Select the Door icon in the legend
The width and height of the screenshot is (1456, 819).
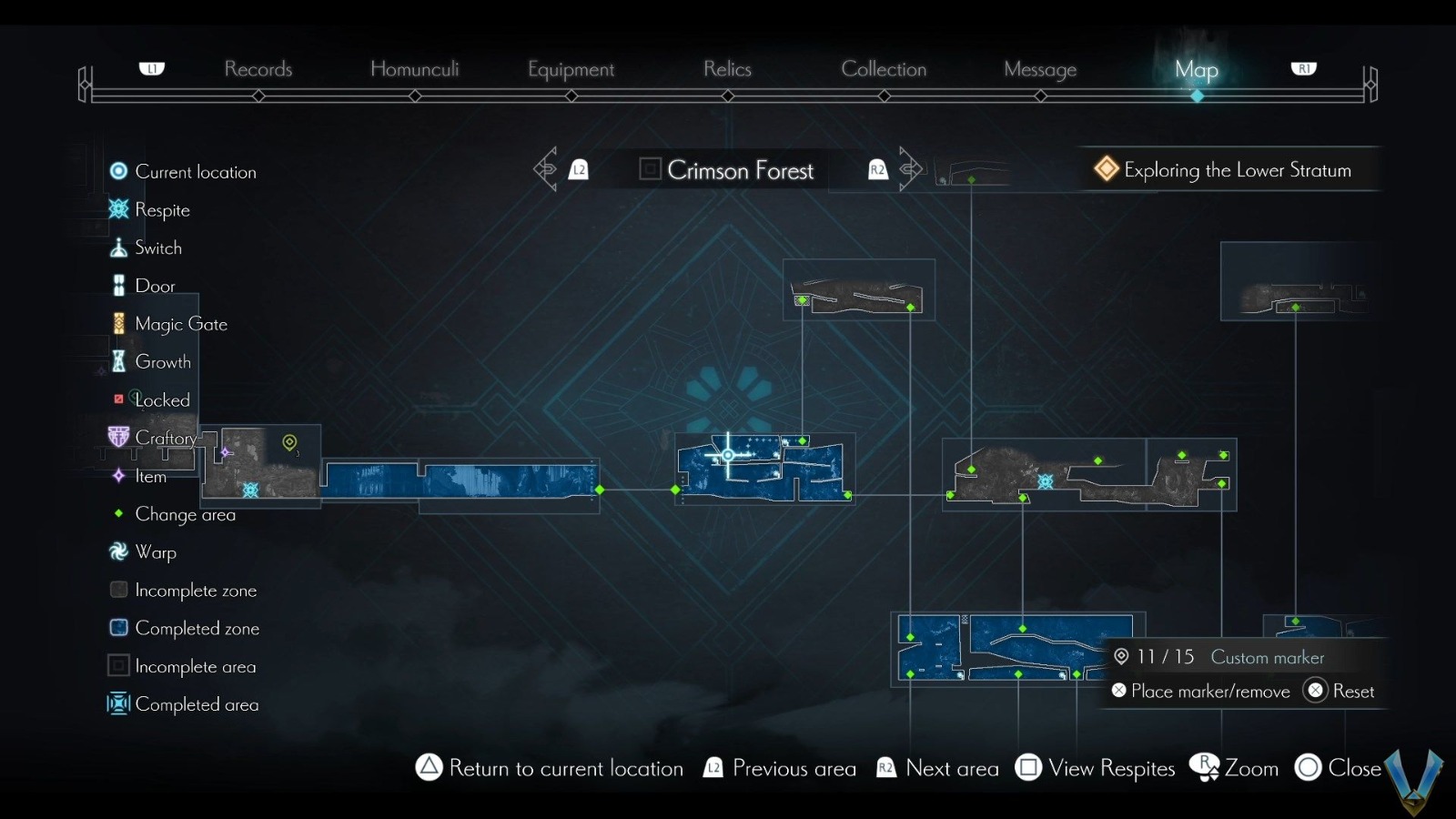pos(118,285)
